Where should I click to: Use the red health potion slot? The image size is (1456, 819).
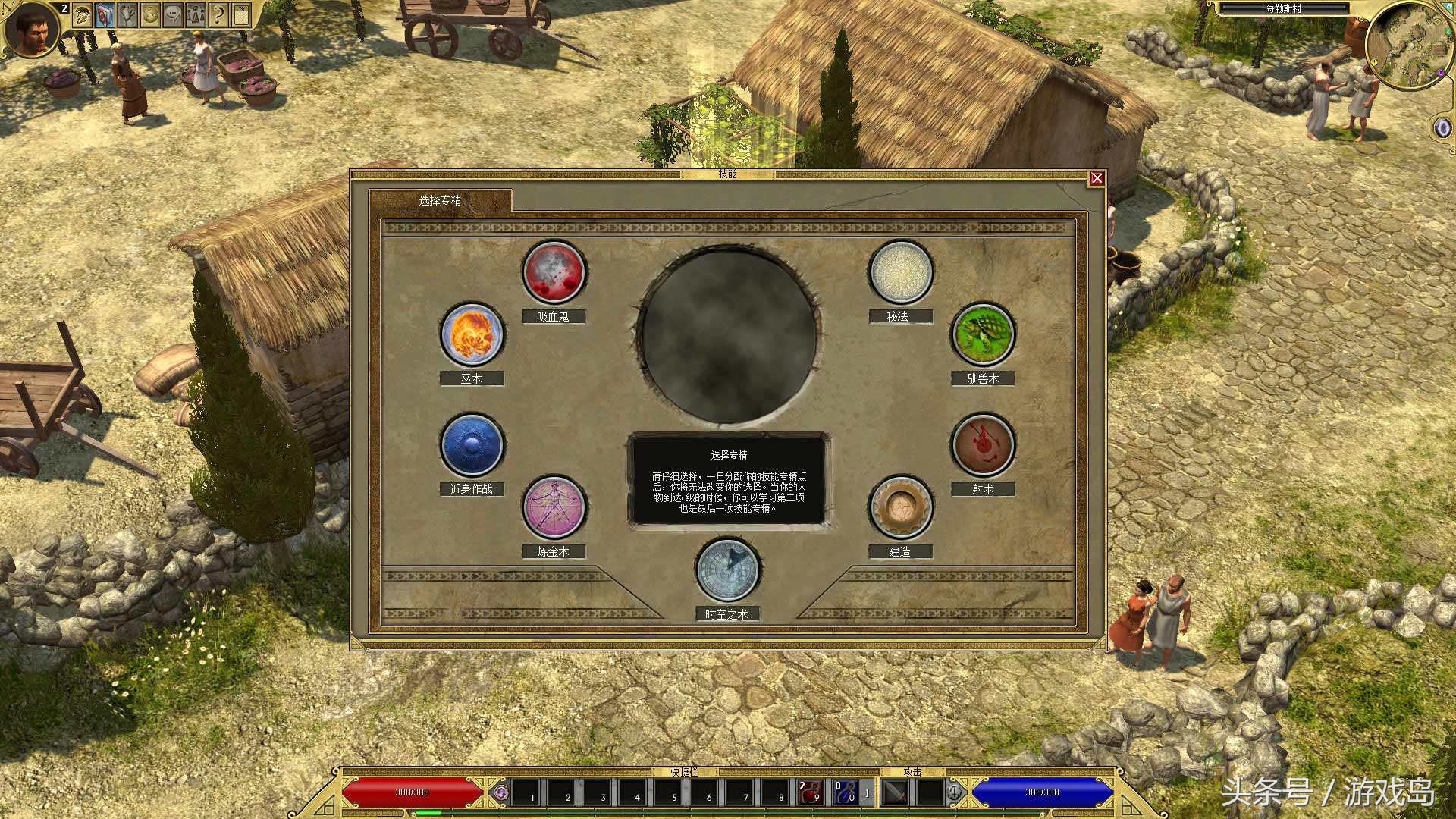click(x=810, y=792)
